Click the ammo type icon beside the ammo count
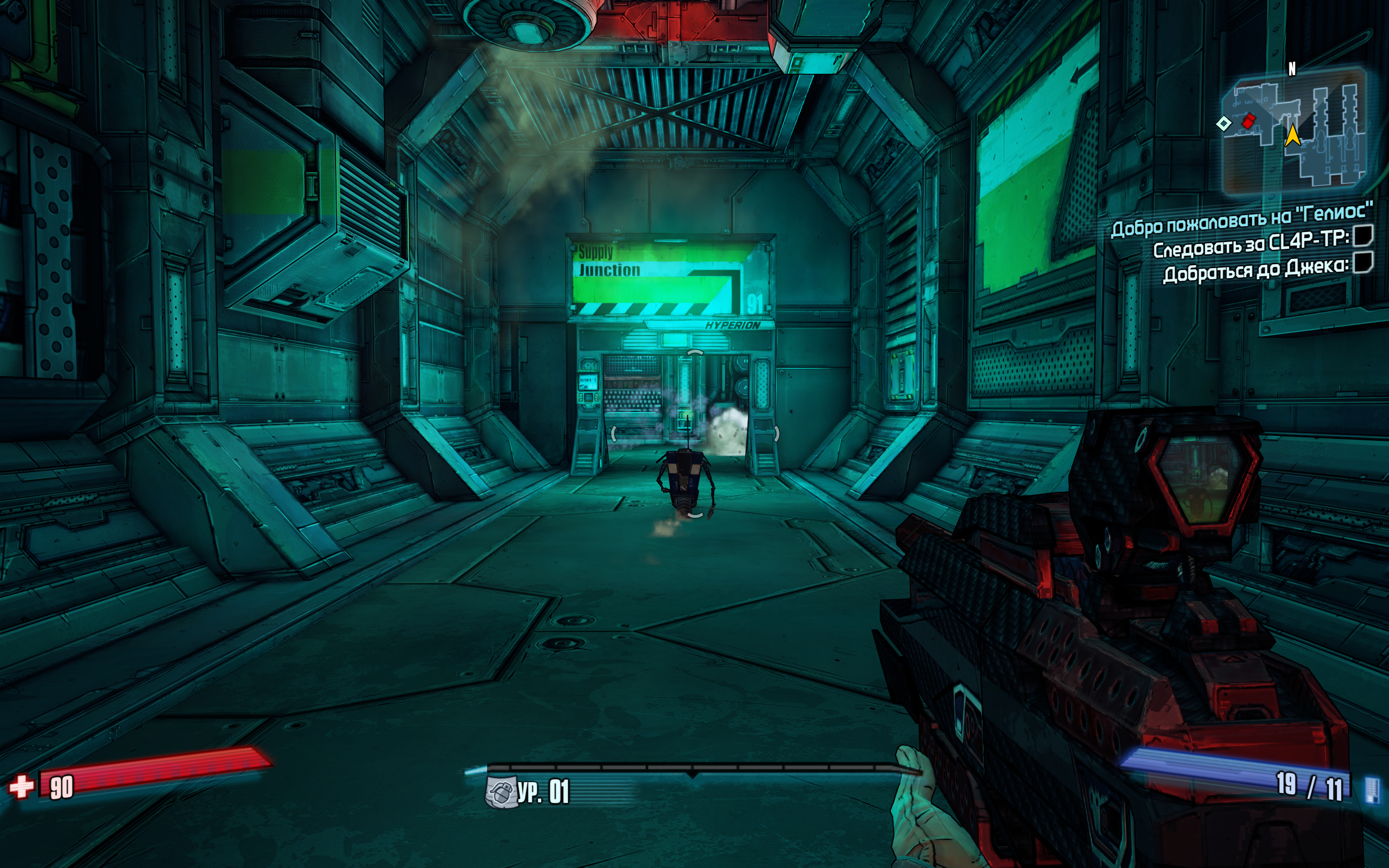The width and height of the screenshot is (1389, 868). click(1372, 790)
